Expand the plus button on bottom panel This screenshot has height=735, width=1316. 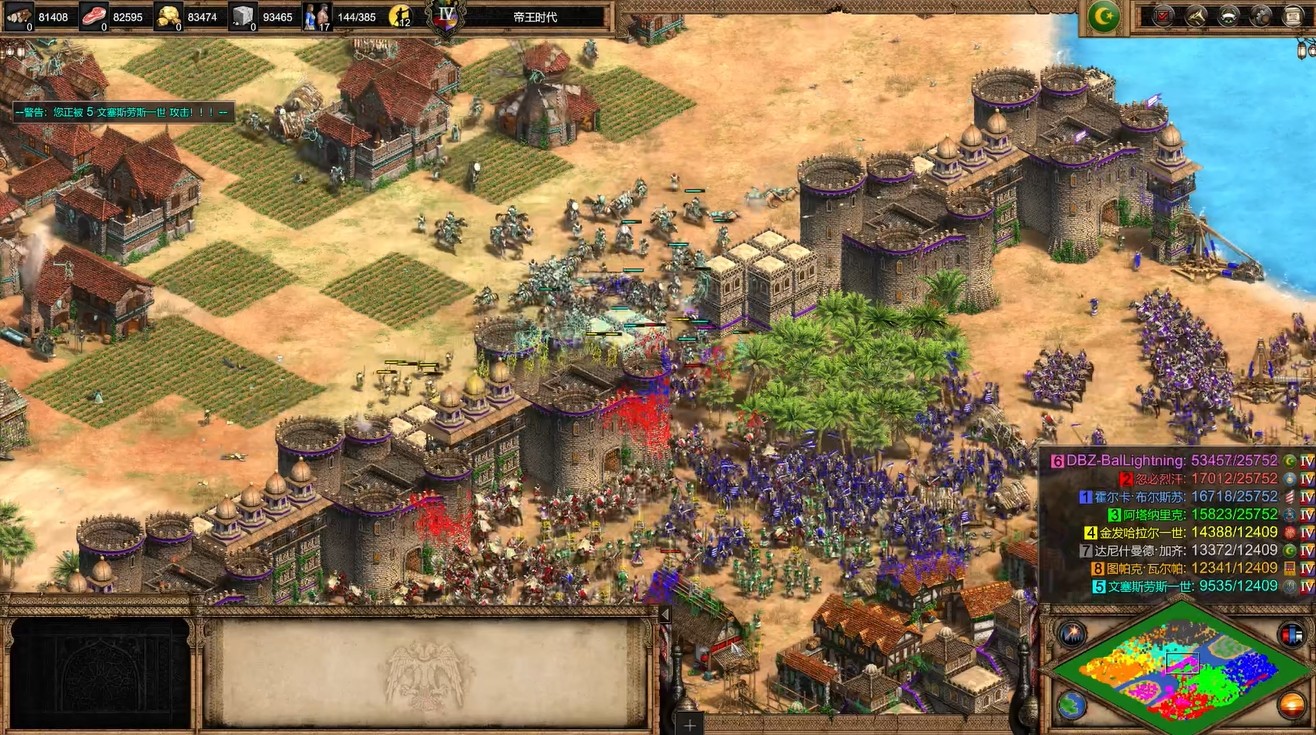pyautogui.click(x=690, y=723)
